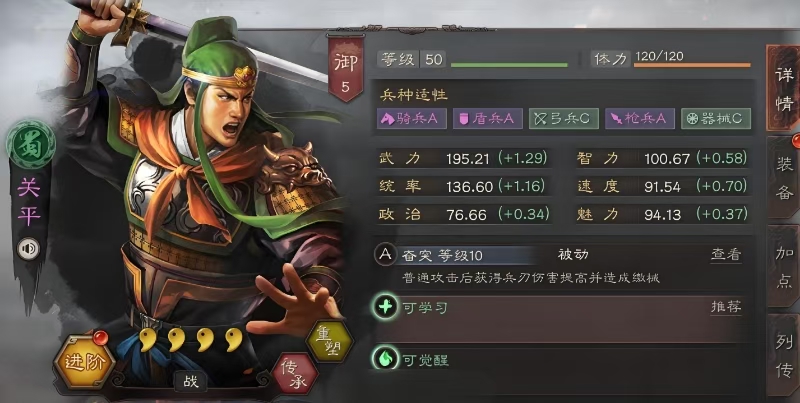Open the 详情 details tab
The height and width of the screenshot is (403, 800).
[x=783, y=87]
